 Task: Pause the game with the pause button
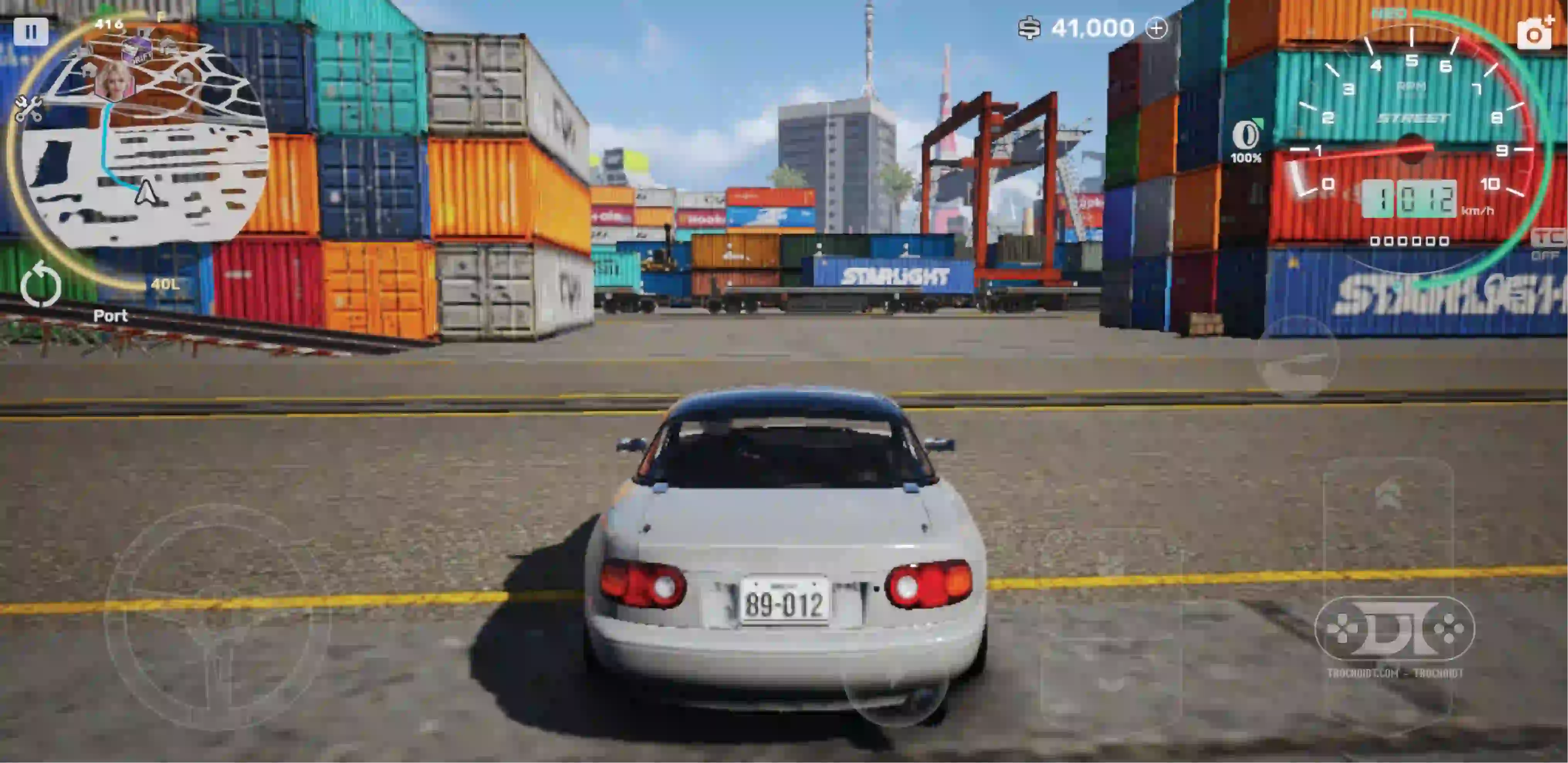(x=30, y=31)
